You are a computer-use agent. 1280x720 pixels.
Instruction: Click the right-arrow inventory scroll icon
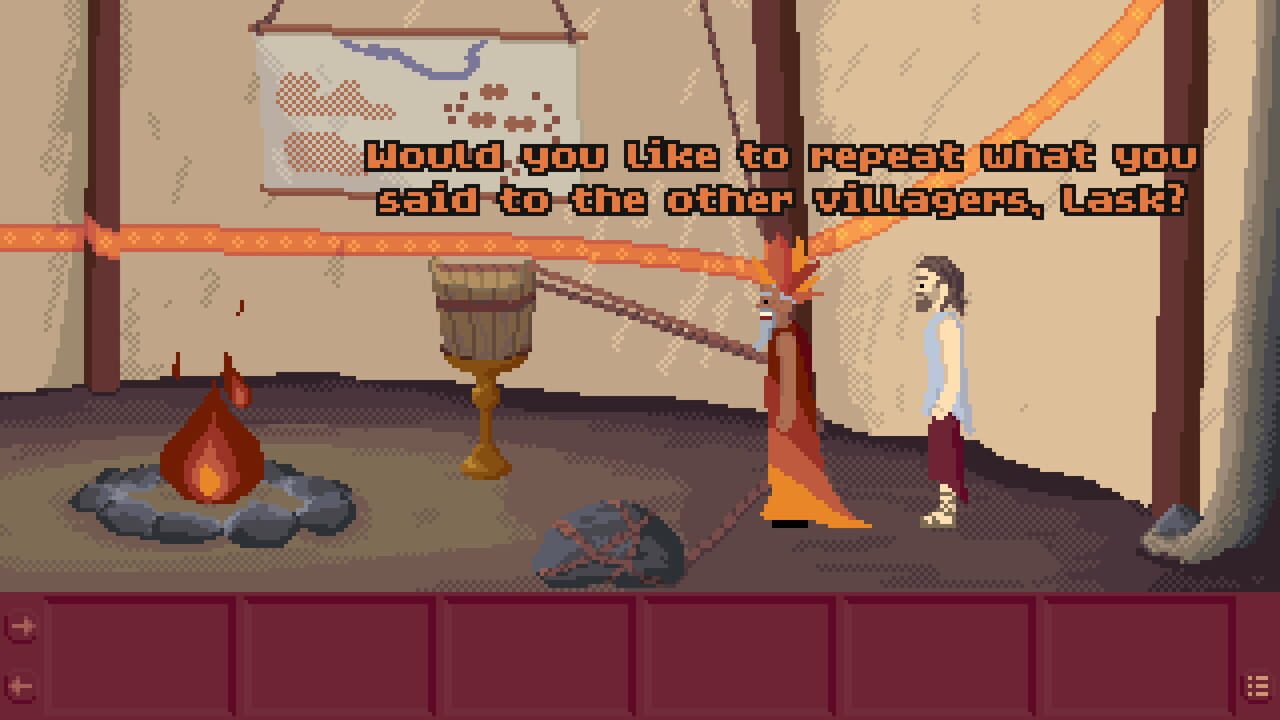(x=22, y=625)
